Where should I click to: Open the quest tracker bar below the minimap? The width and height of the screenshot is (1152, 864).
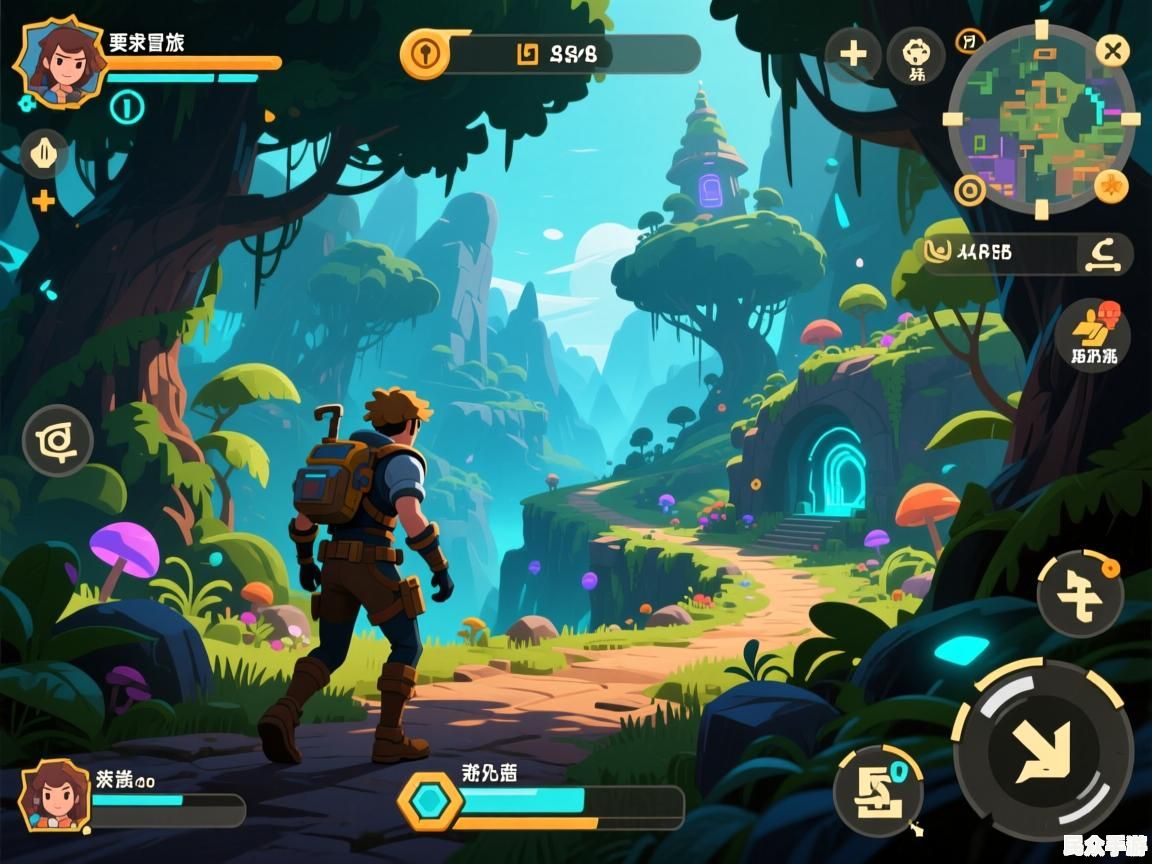(x=1027, y=254)
